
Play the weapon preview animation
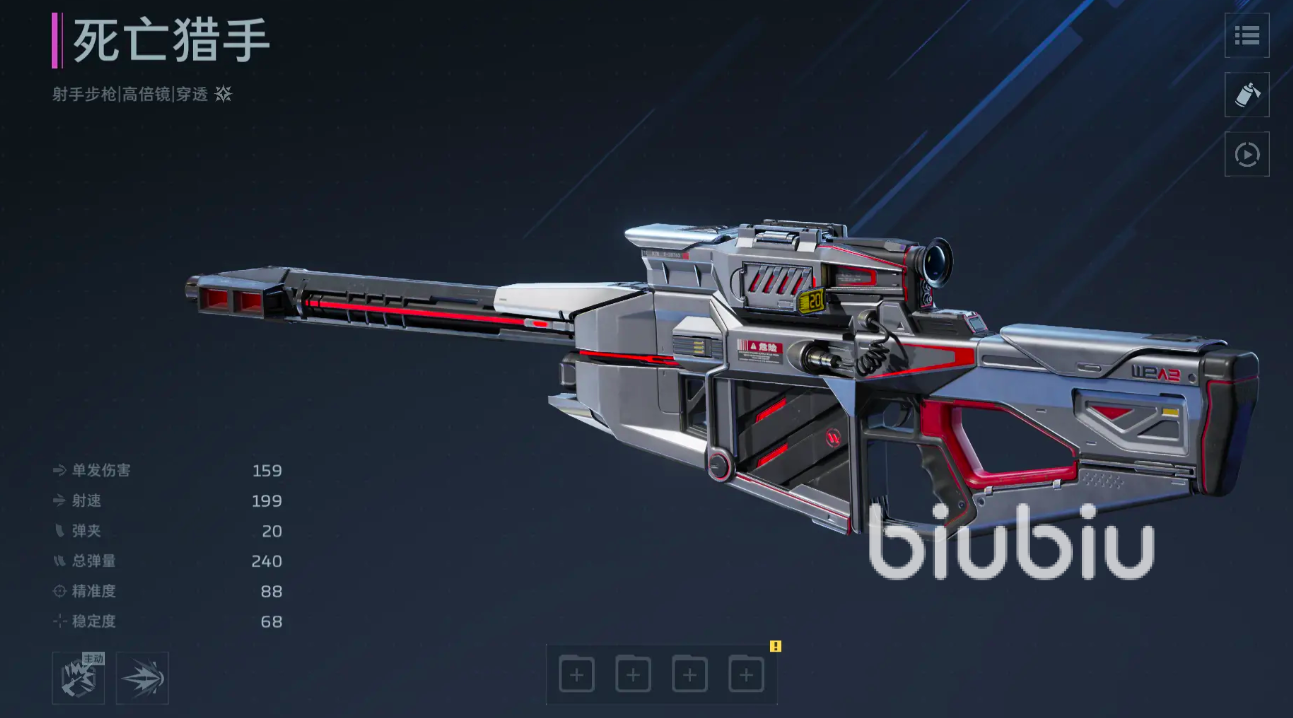[x=1246, y=155]
